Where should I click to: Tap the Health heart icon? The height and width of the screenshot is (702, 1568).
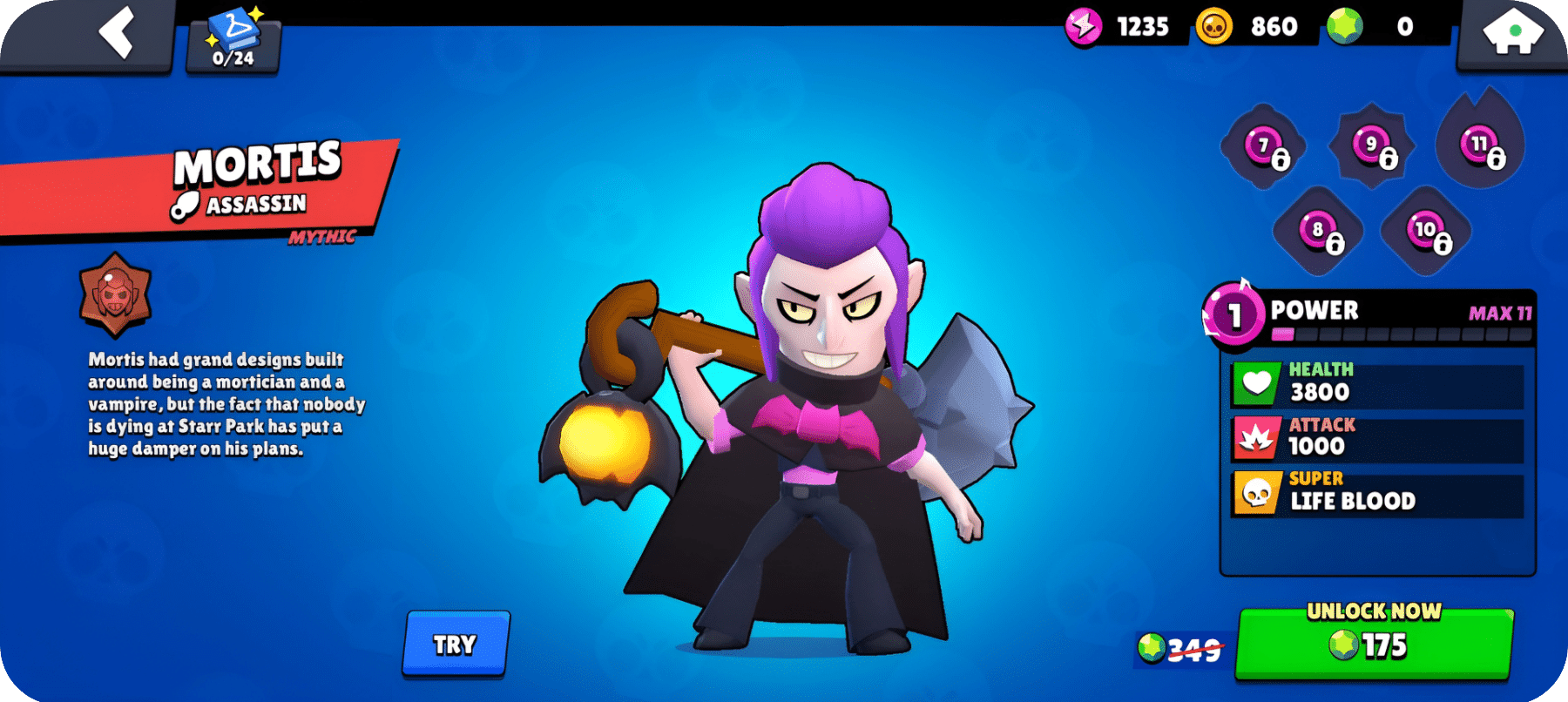(x=1254, y=381)
